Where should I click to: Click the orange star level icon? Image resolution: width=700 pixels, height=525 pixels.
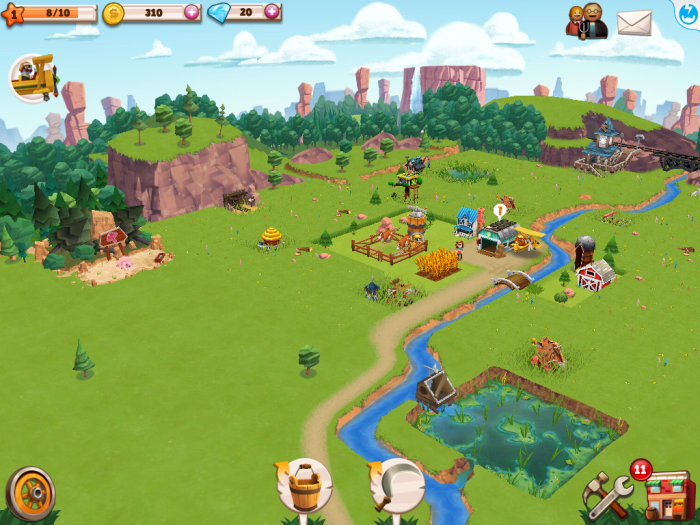[12, 14]
